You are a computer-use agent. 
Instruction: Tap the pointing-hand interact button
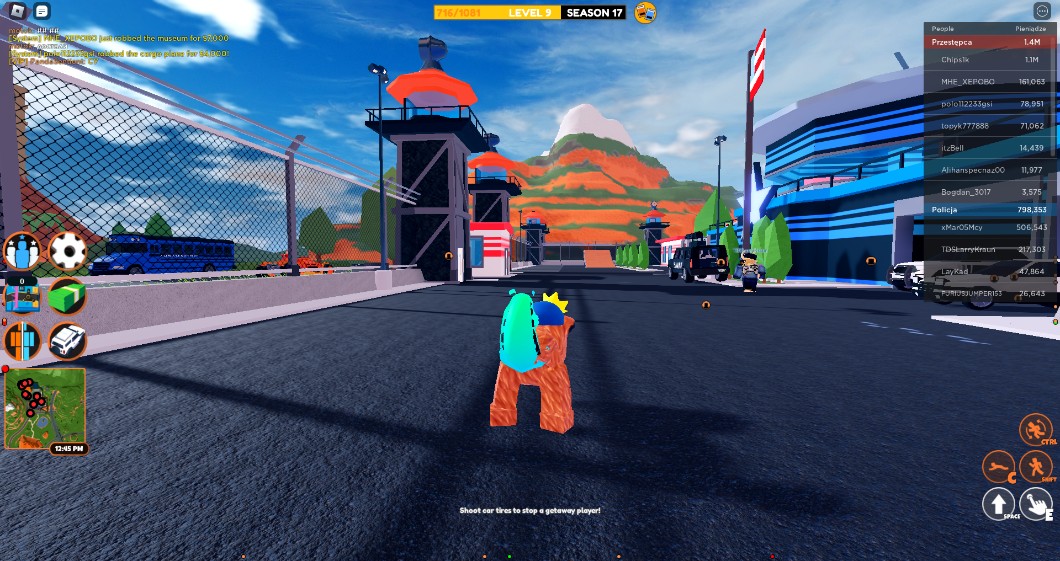[1036, 504]
